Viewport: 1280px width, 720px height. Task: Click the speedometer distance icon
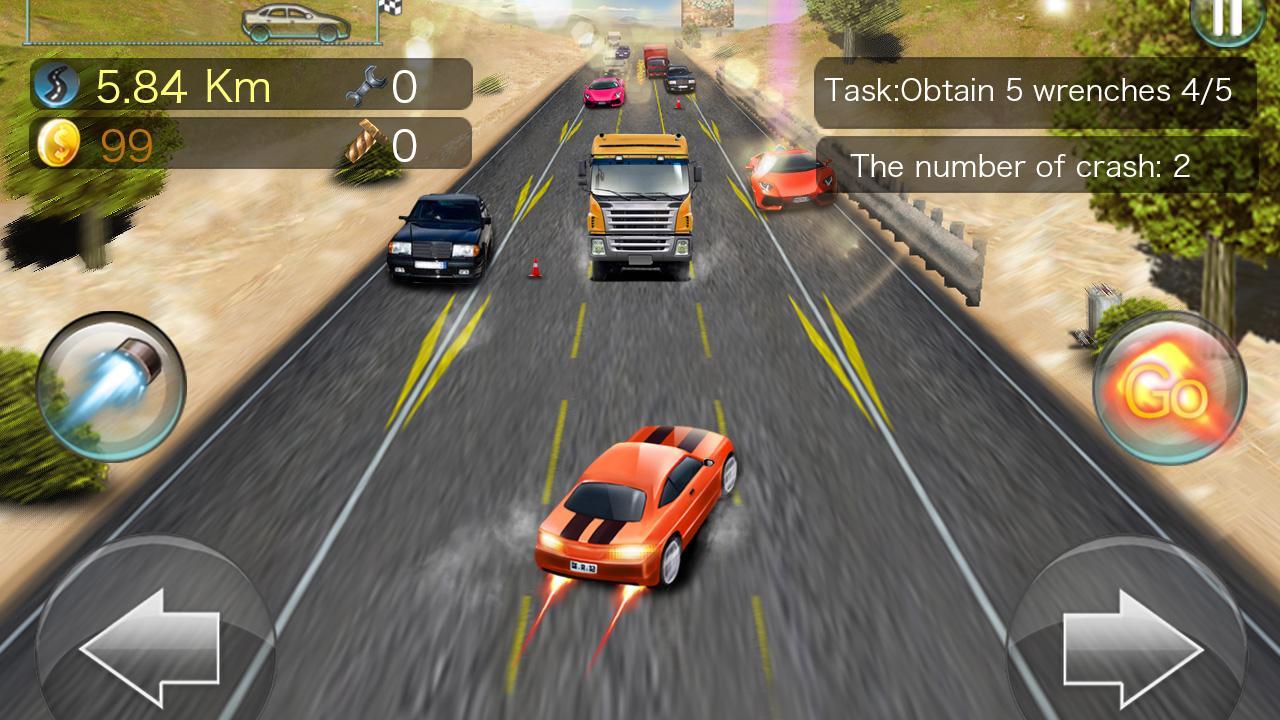coord(57,85)
